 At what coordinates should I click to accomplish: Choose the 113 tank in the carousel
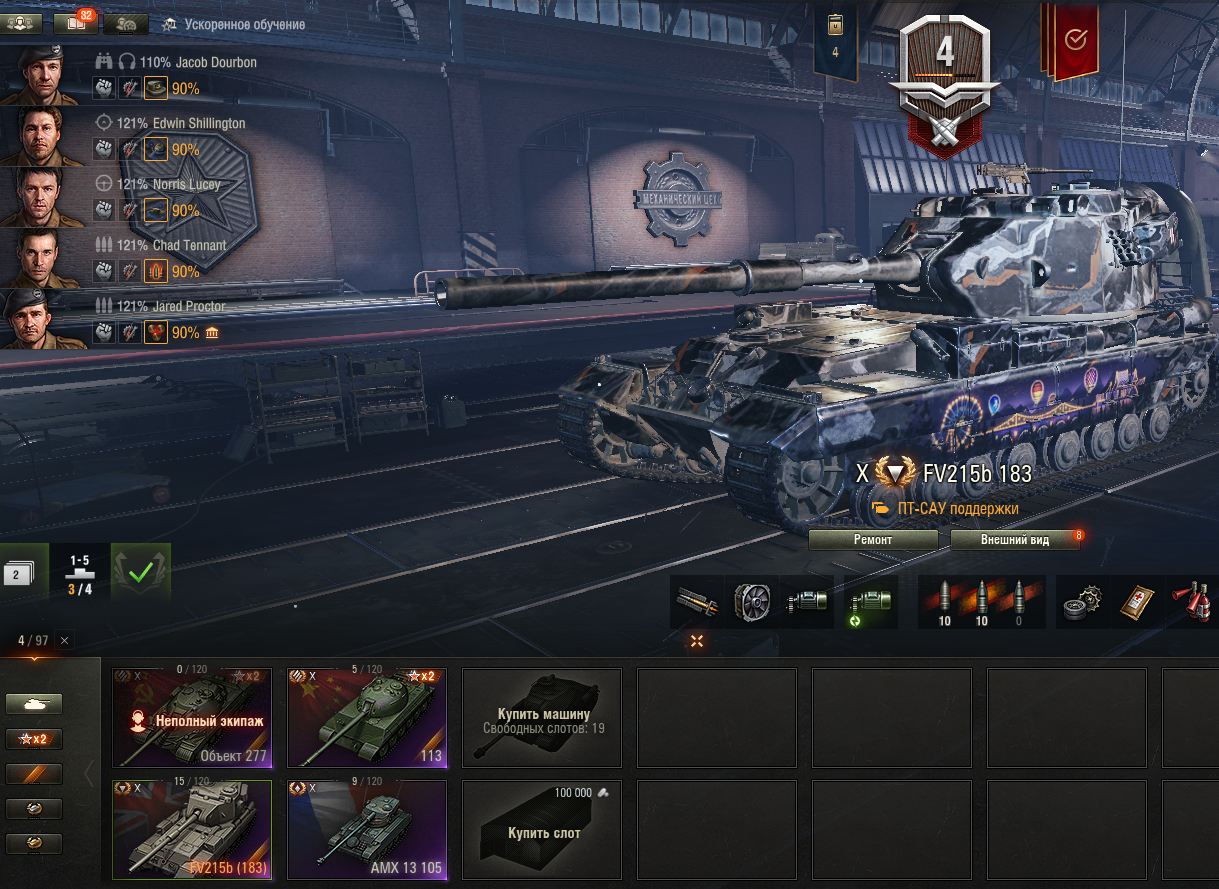coord(367,717)
